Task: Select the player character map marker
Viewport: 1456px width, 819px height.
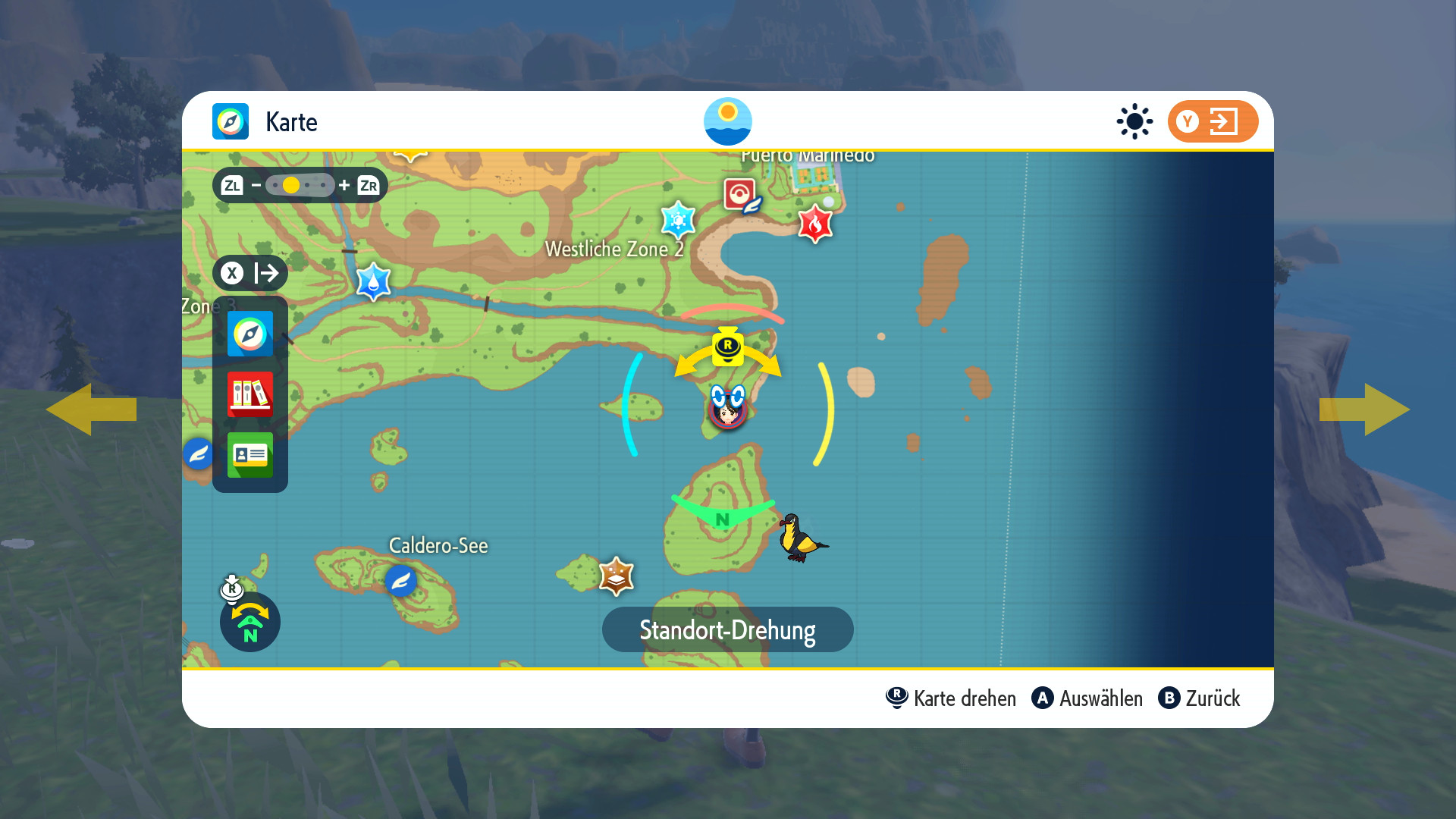Action: pos(727,409)
